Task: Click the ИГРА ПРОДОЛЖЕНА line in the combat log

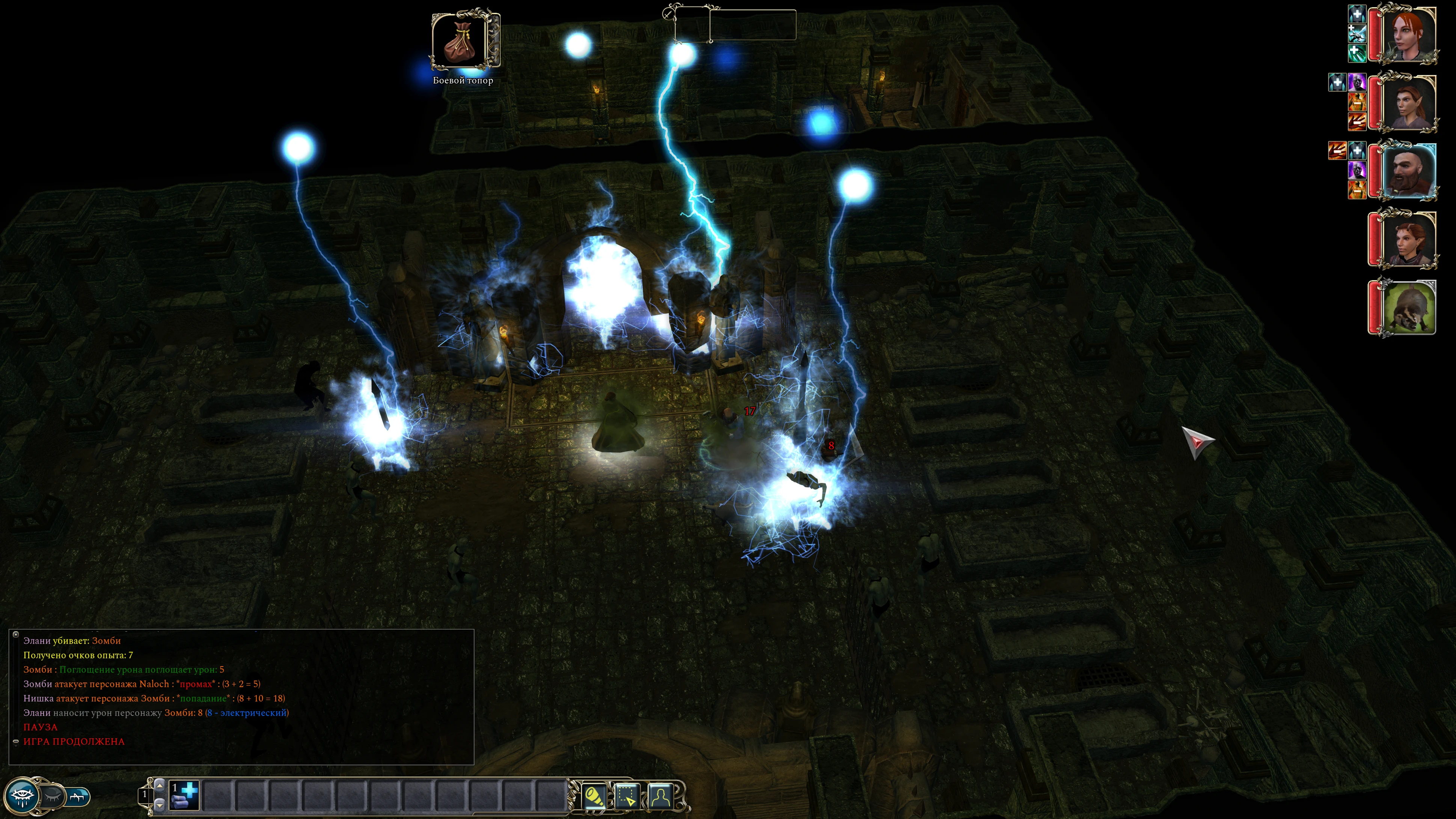Action: coord(74,742)
